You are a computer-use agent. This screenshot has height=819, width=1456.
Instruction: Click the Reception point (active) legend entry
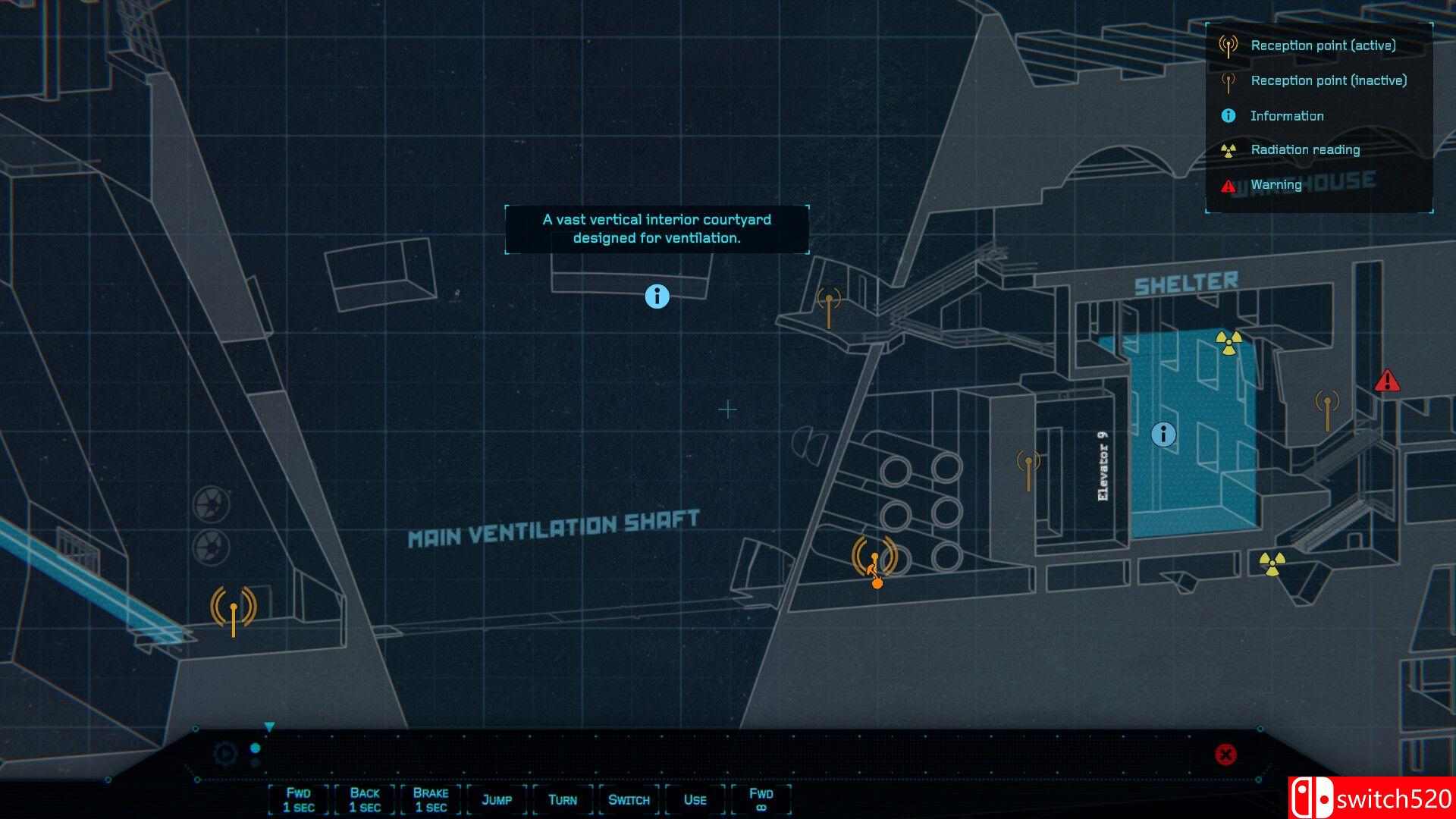(x=1323, y=45)
